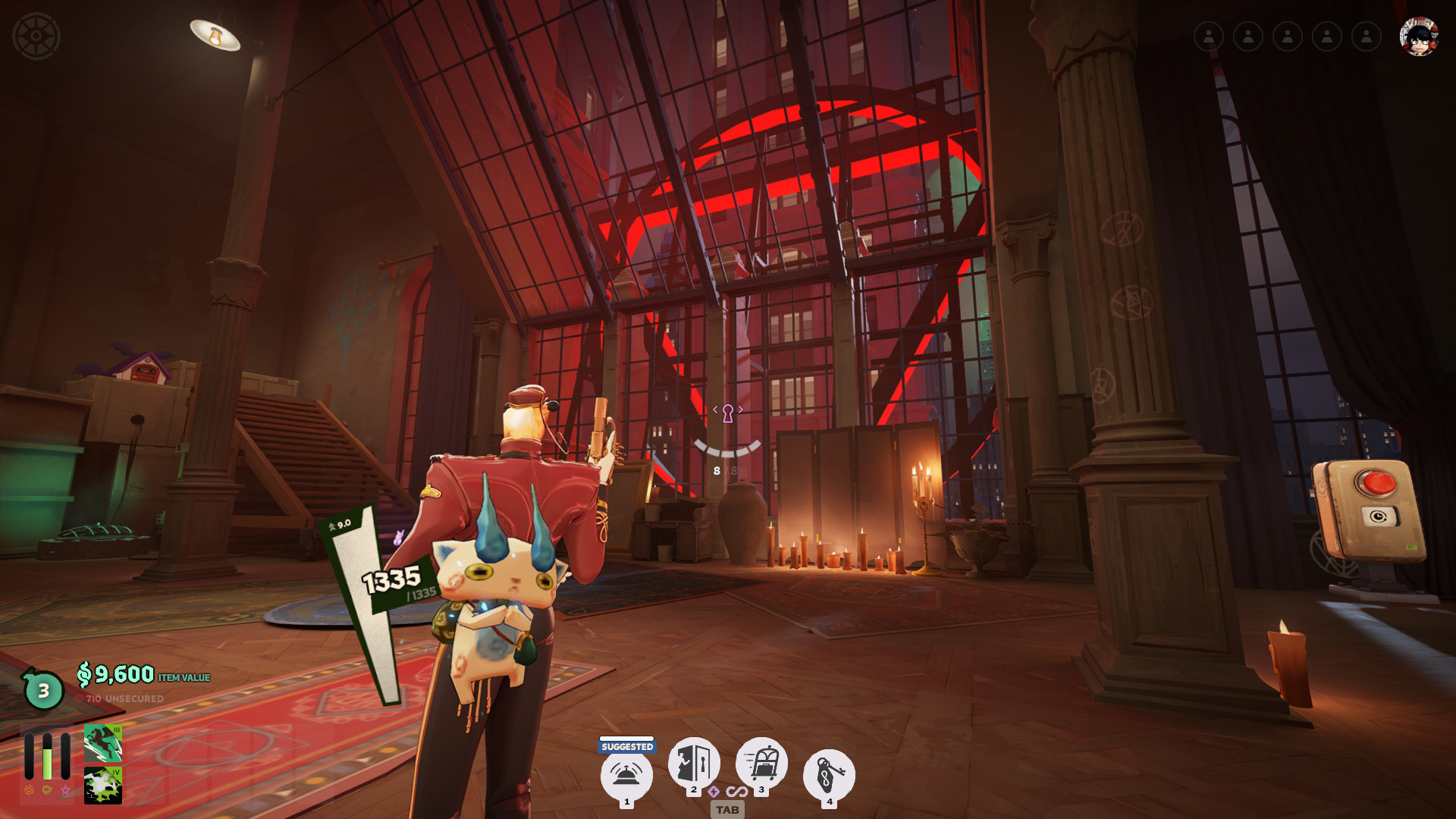The height and width of the screenshot is (819, 1456).
Task: Select the green splatter item card
Action: [x=103, y=785]
